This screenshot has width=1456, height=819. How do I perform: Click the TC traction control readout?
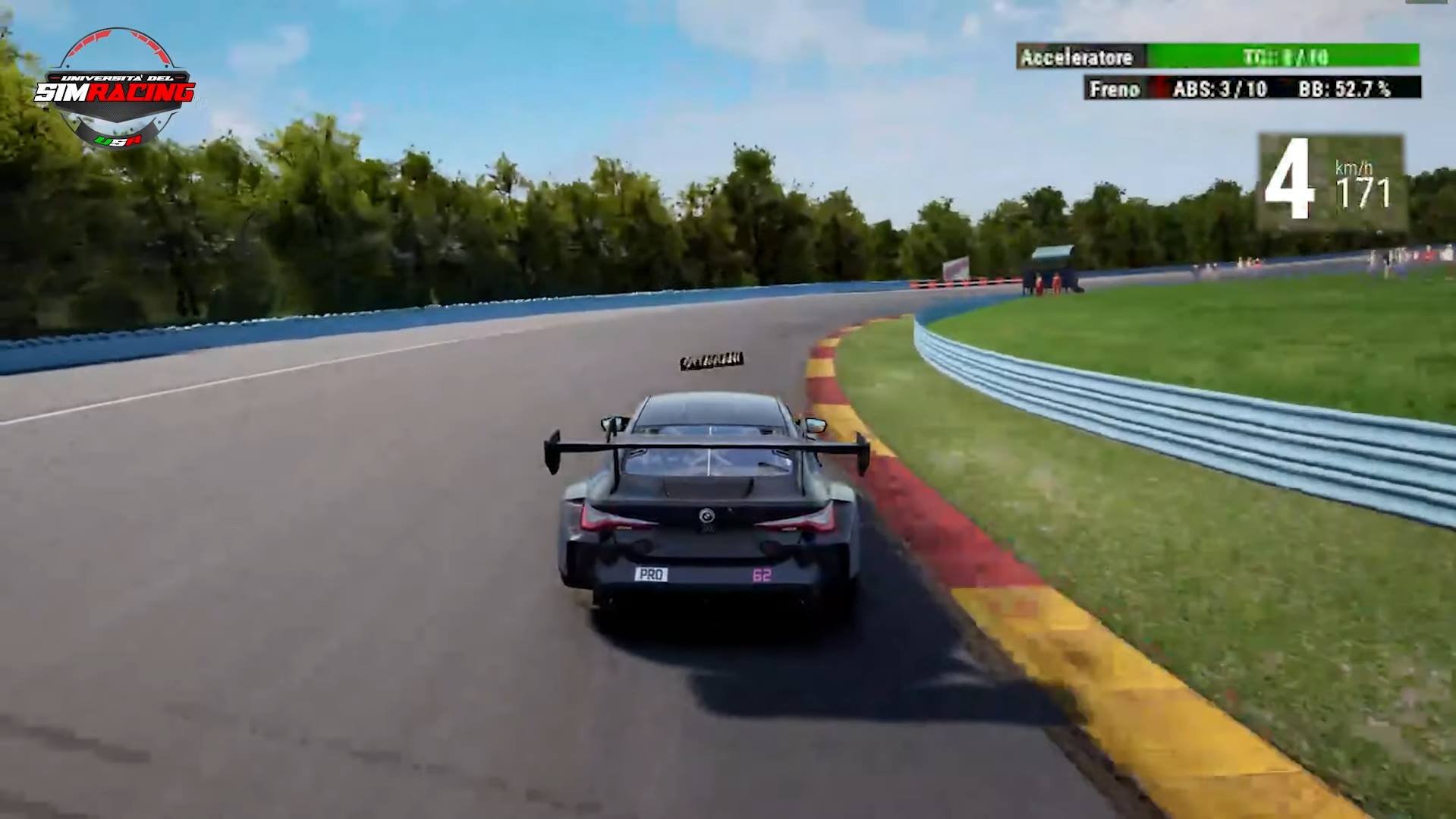pyautogui.click(x=1286, y=55)
